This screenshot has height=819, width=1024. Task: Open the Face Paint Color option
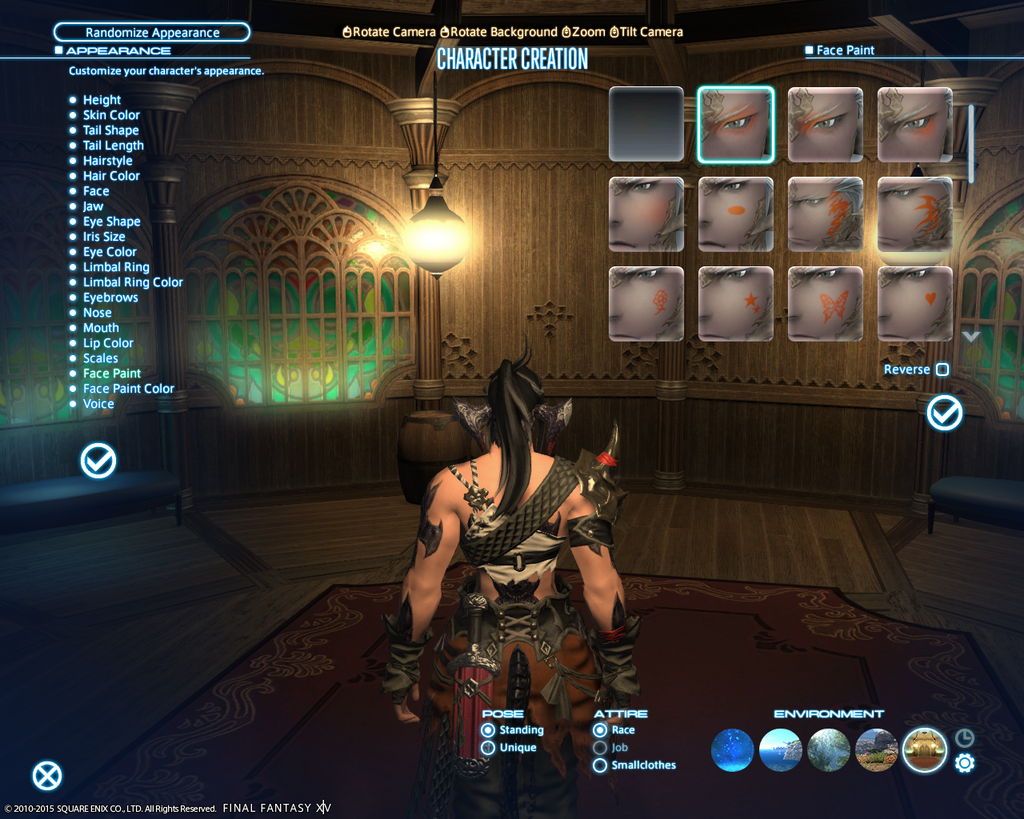pos(128,389)
